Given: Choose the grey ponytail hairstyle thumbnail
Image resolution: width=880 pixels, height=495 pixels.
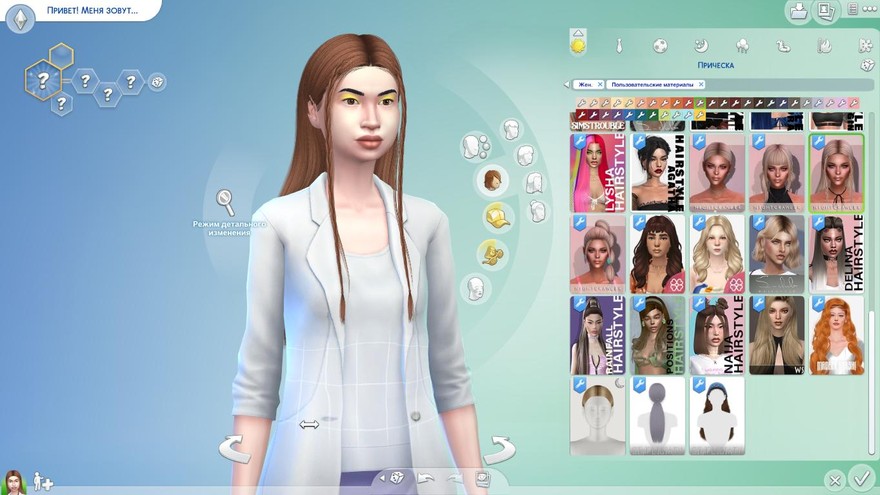Looking at the screenshot, I should coord(657,416).
